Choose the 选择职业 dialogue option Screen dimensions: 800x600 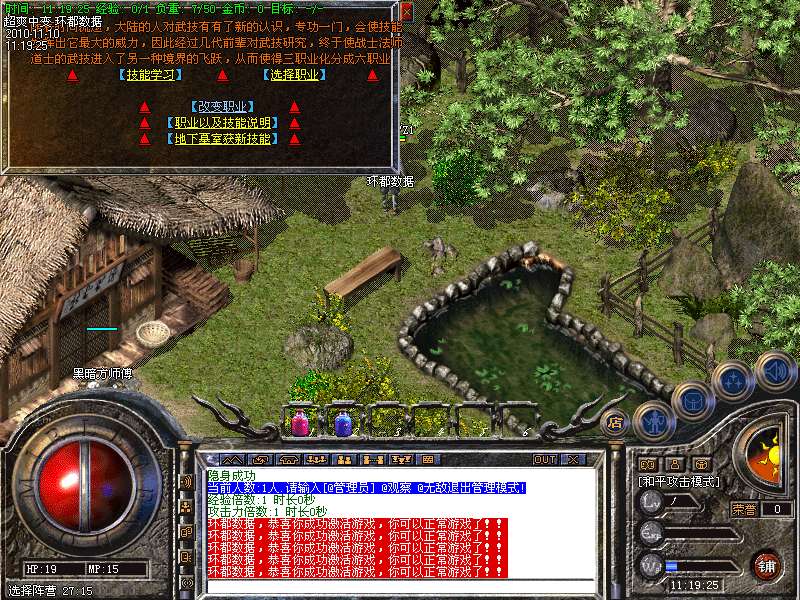point(293,75)
